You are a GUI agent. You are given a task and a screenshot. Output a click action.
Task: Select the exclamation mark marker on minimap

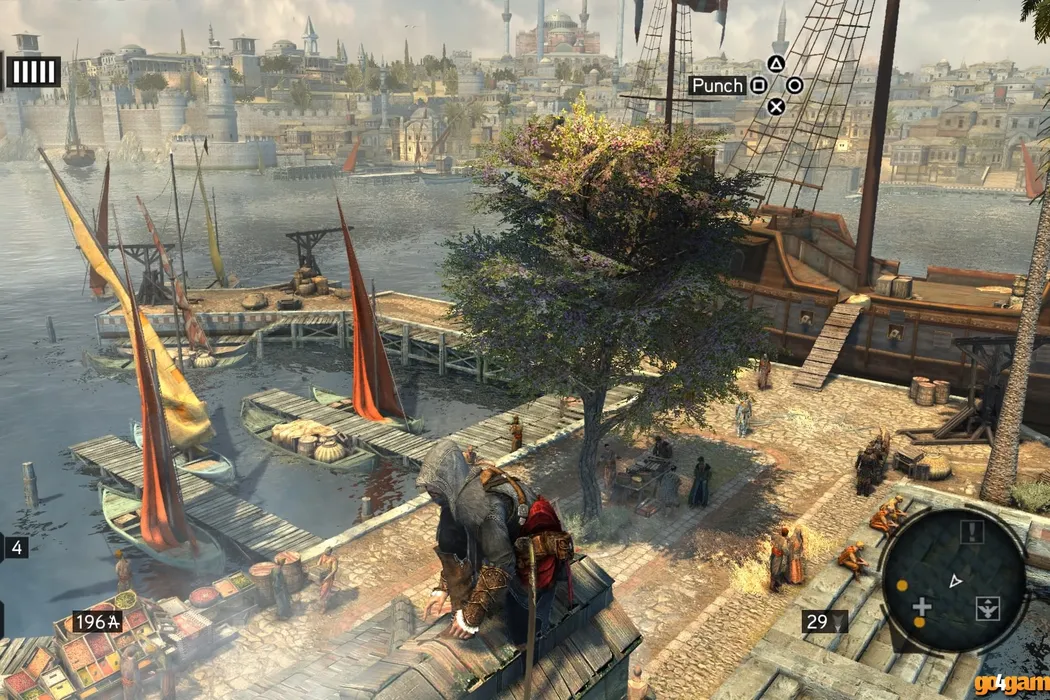pyautogui.click(x=971, y=531)
